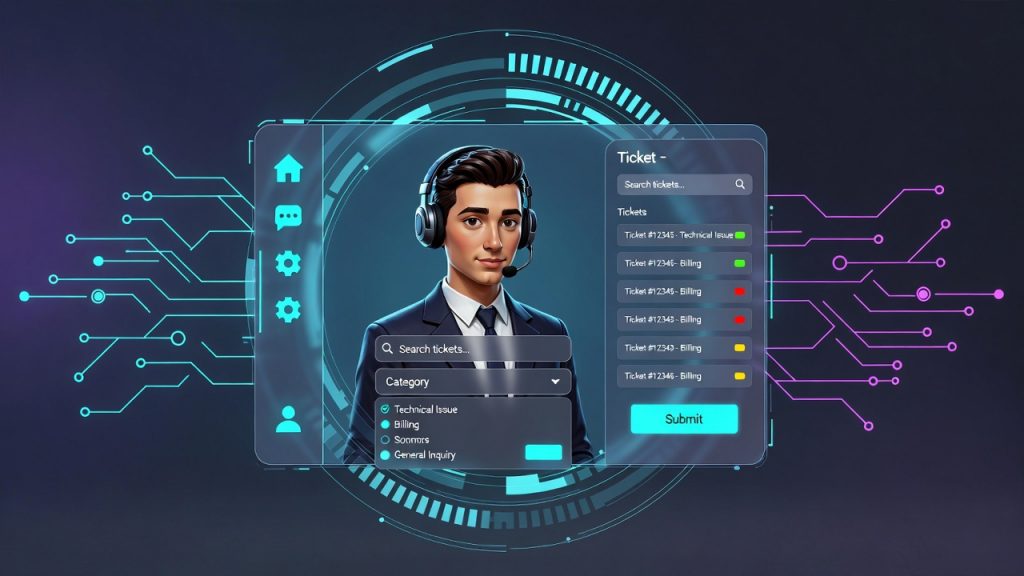Click the search field above the Category dropdown
The image size is (1024, 576).
point(473,349)
